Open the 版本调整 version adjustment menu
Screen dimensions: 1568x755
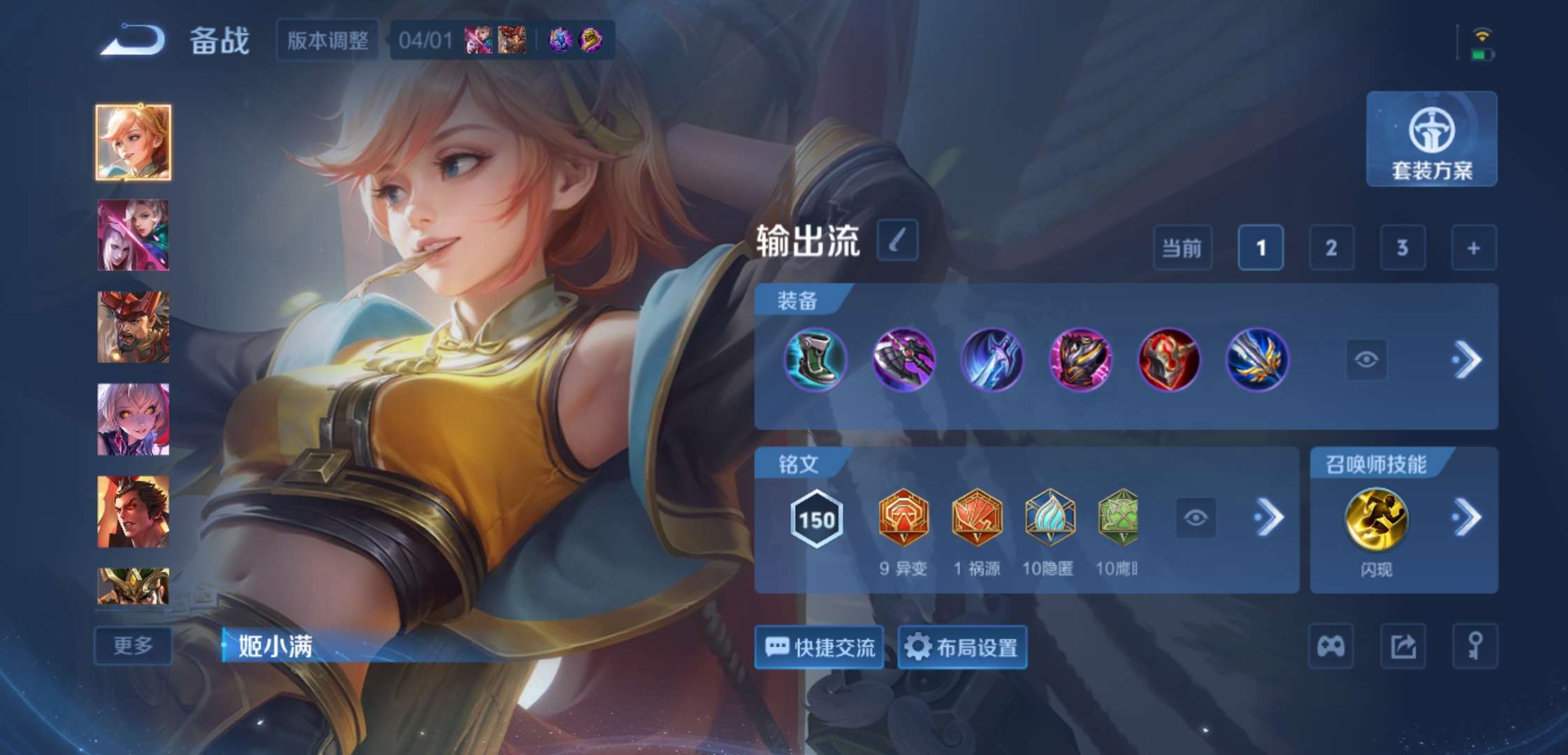pyautogui.click(x=327, y=40)
